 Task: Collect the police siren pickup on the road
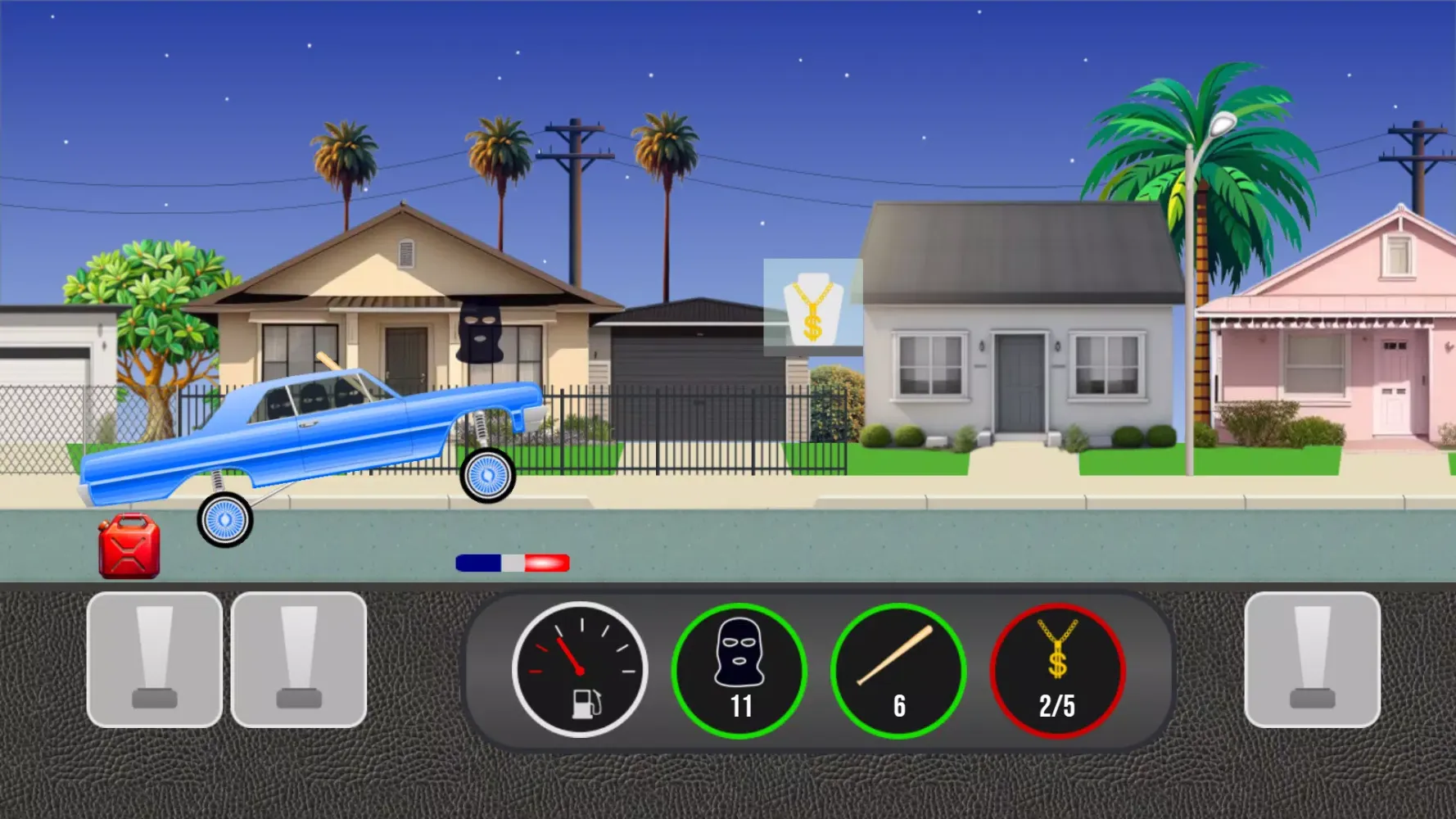511,562
